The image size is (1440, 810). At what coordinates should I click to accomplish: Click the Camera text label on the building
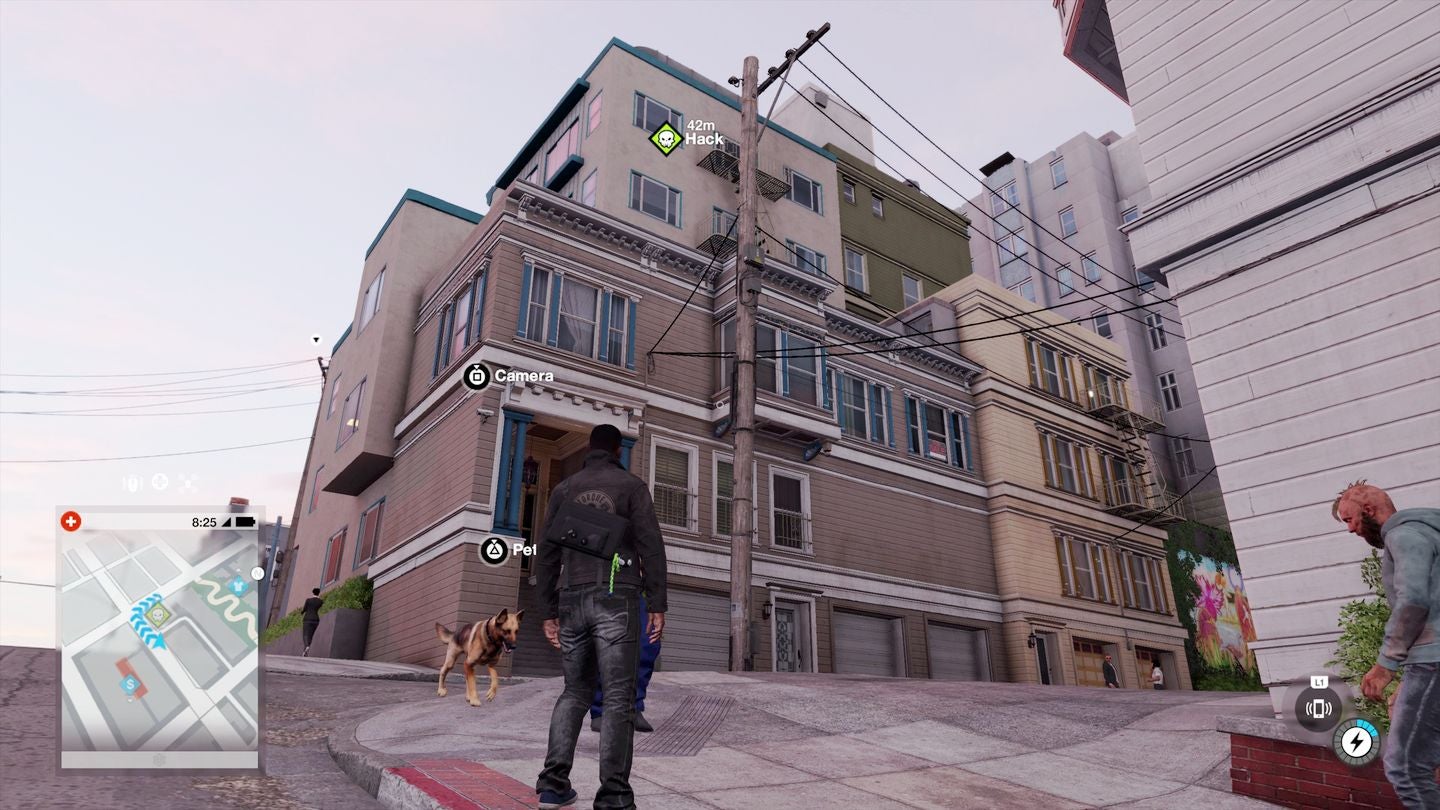[x=522, y=377]
